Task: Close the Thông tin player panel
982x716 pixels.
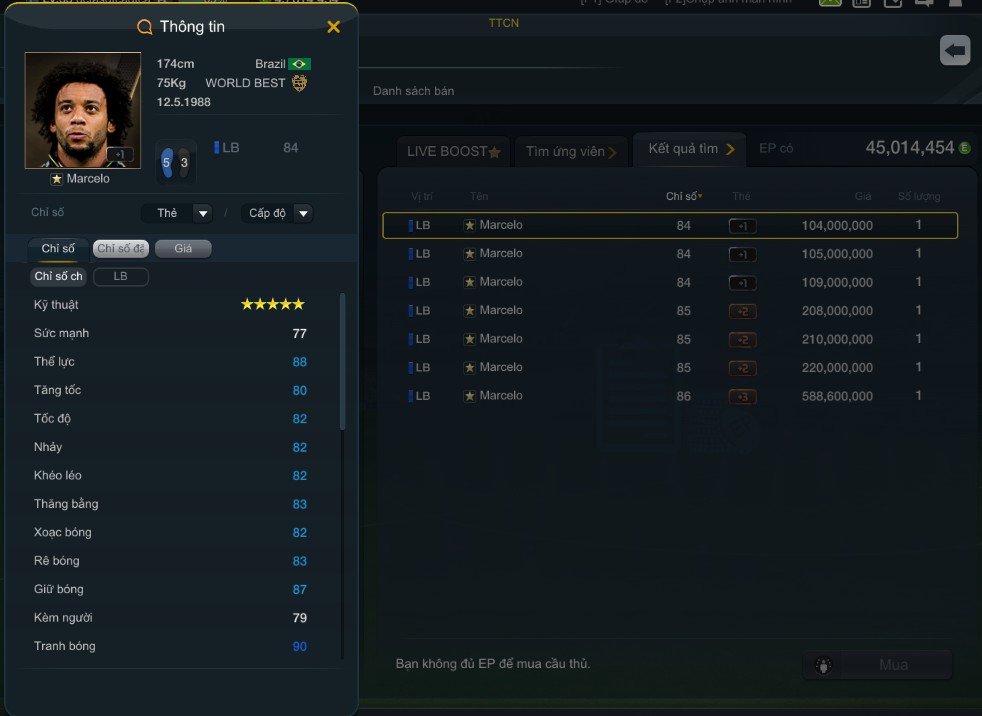Action: pyautogui.click(x=334, y=27)
